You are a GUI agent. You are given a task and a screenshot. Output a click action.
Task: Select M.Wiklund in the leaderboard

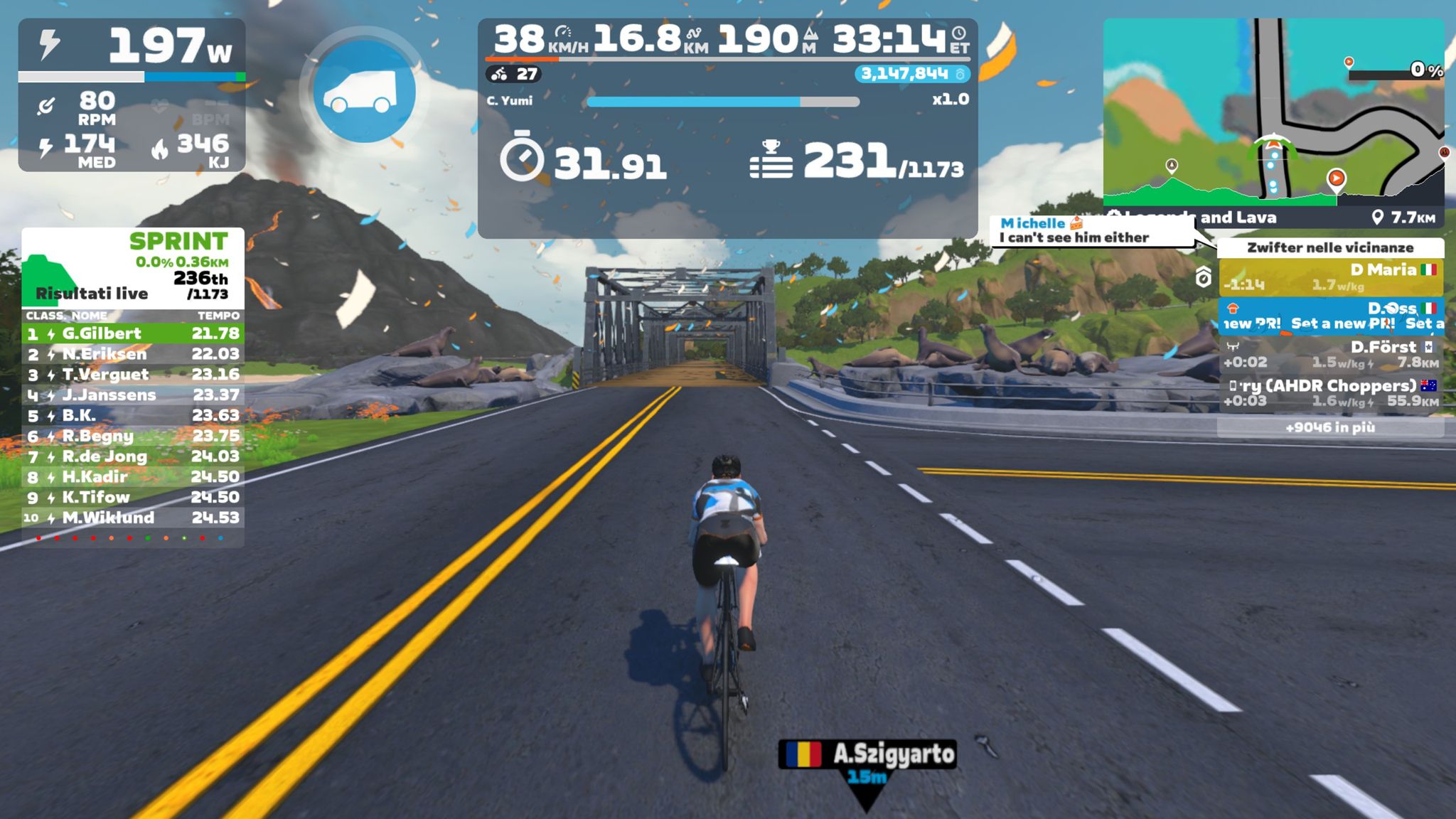(x=133, y=518)
